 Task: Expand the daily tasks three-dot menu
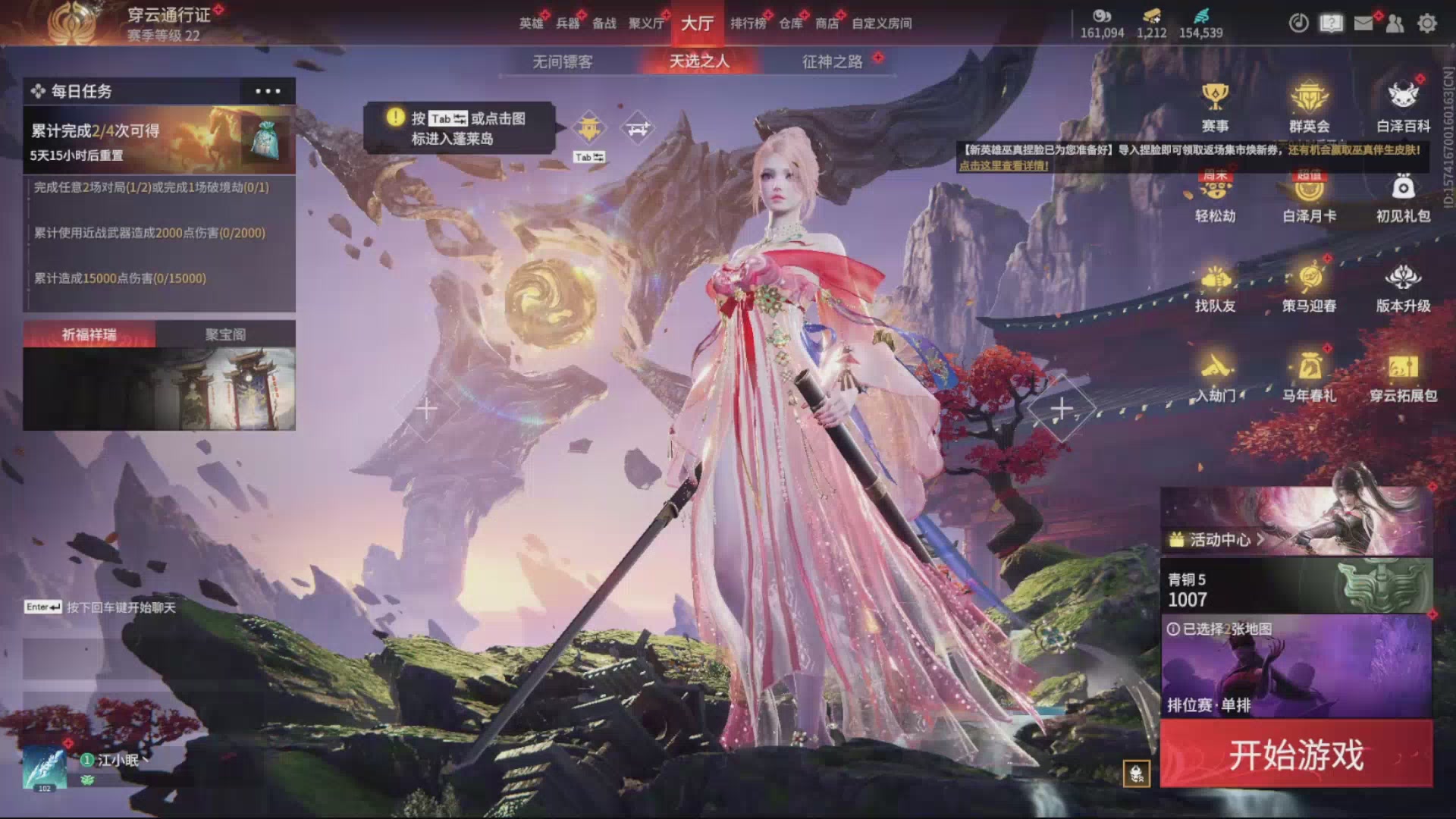(268, 91)
